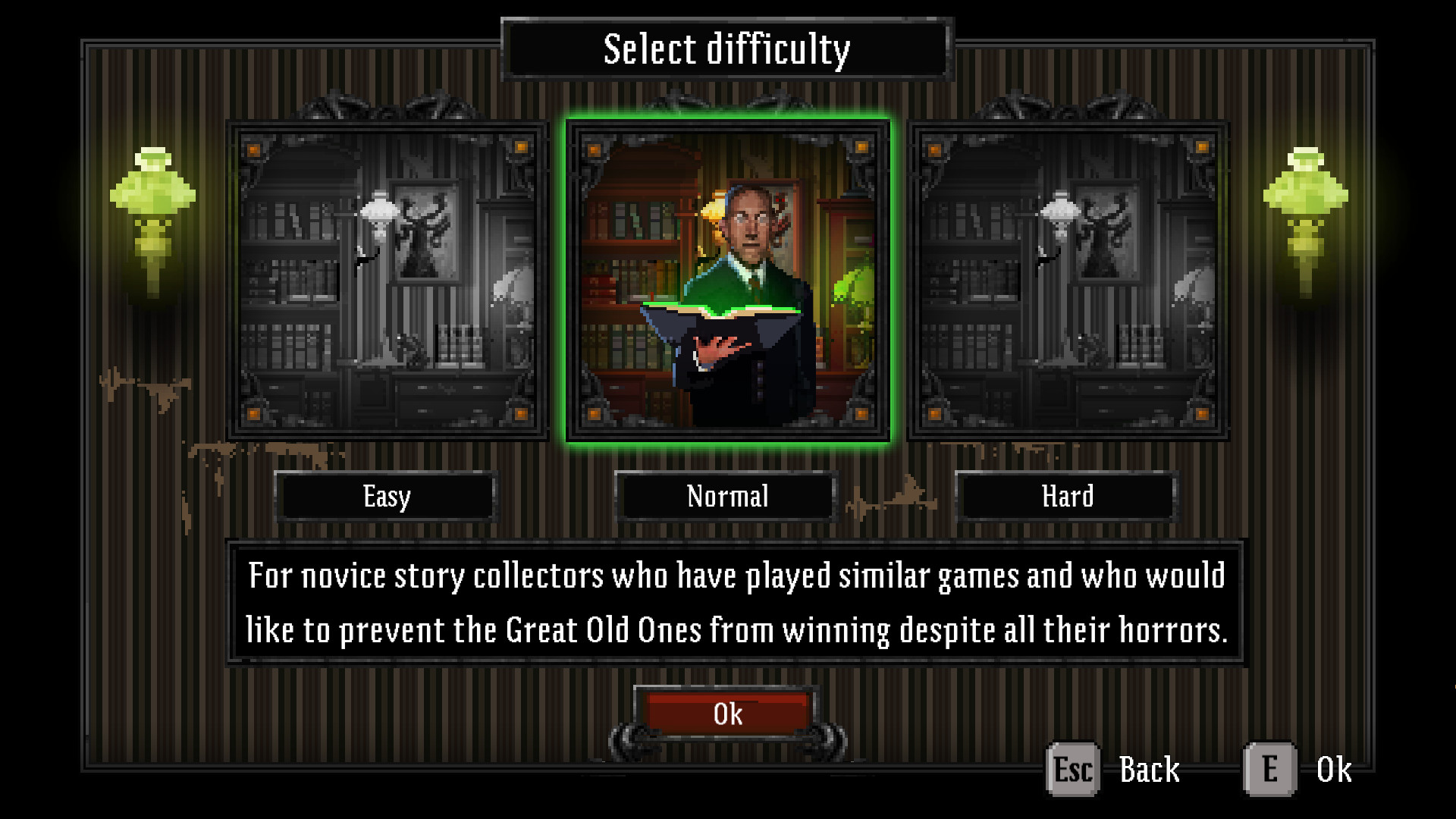Select the Normal difficulty option

coord(726,497)
